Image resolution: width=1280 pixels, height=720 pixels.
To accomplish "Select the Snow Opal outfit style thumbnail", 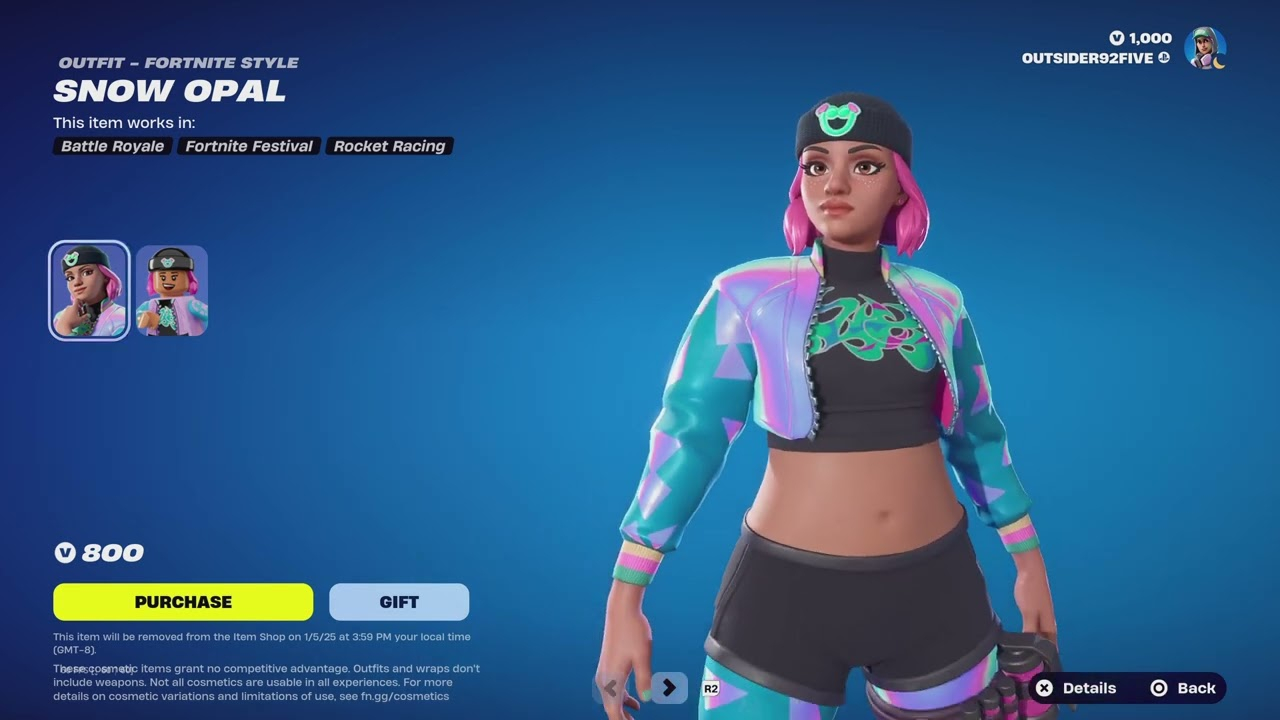I will click(89, 290).
